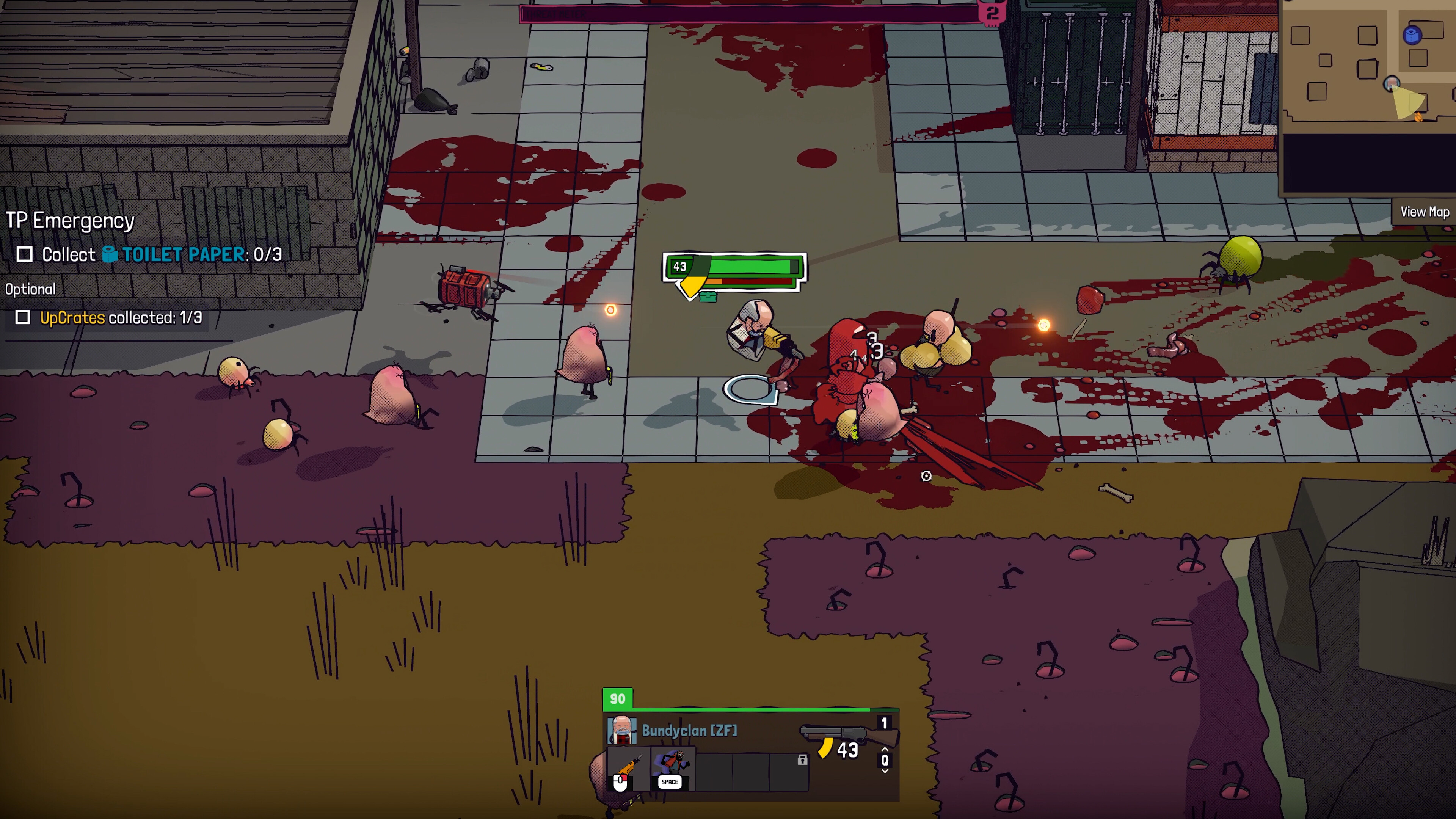Toggle the Collect Toilet Paper objective checkbox
Image resolution: width=1456 pixels, height=819 pixels.
coord(24,254)
